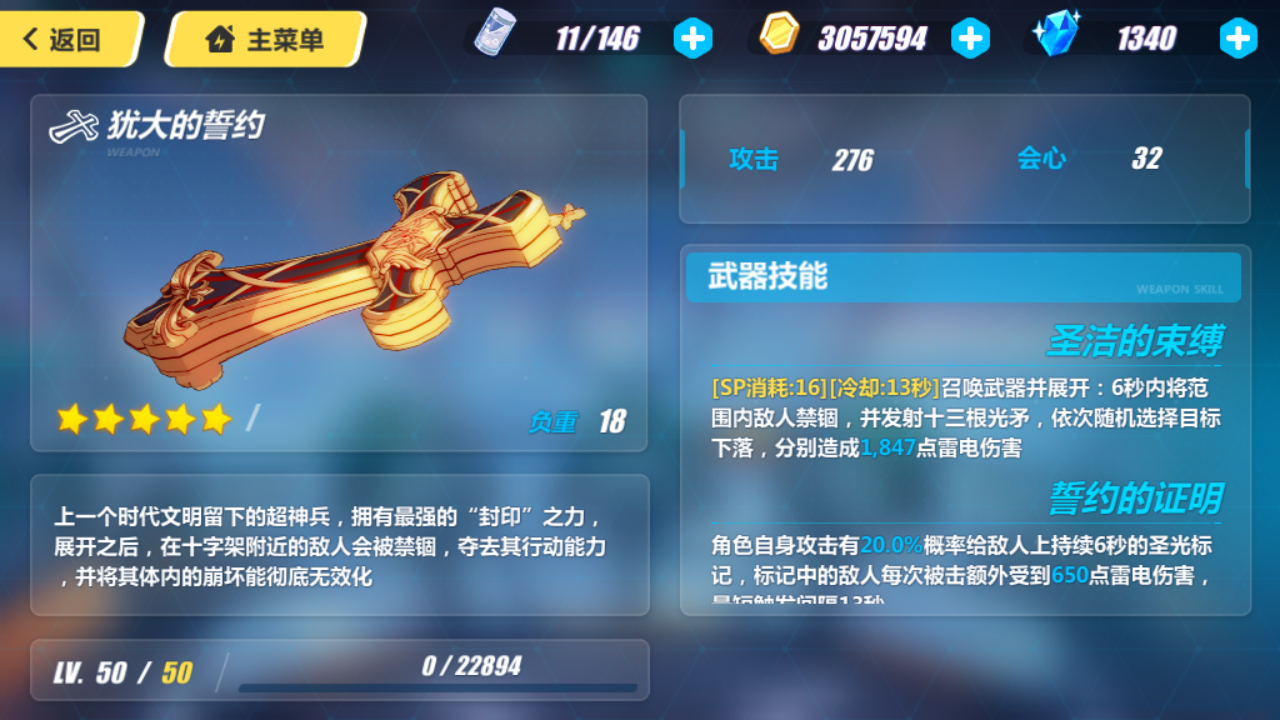Screen dimensions: 1280x720
Task: Click the back arrow on 返回 button
Action: coord(33,38)
